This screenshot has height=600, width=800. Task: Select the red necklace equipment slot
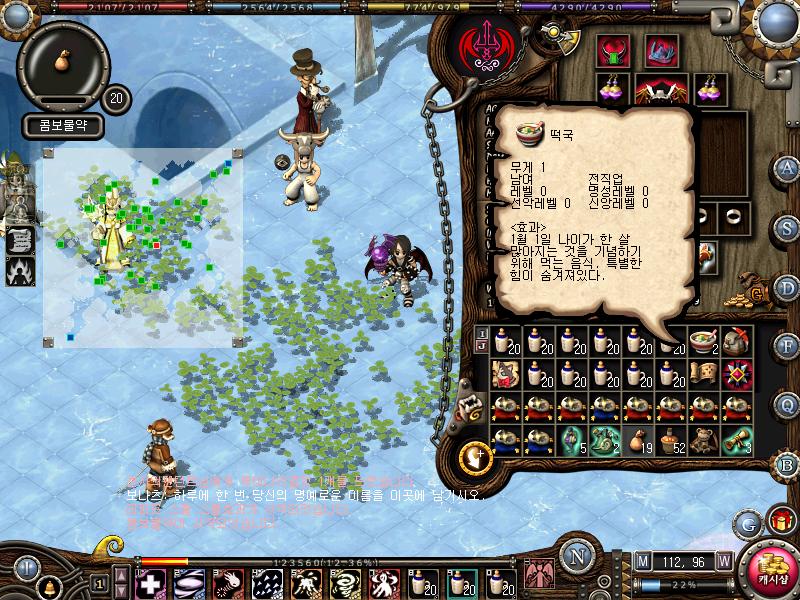[x=612, y=51]
